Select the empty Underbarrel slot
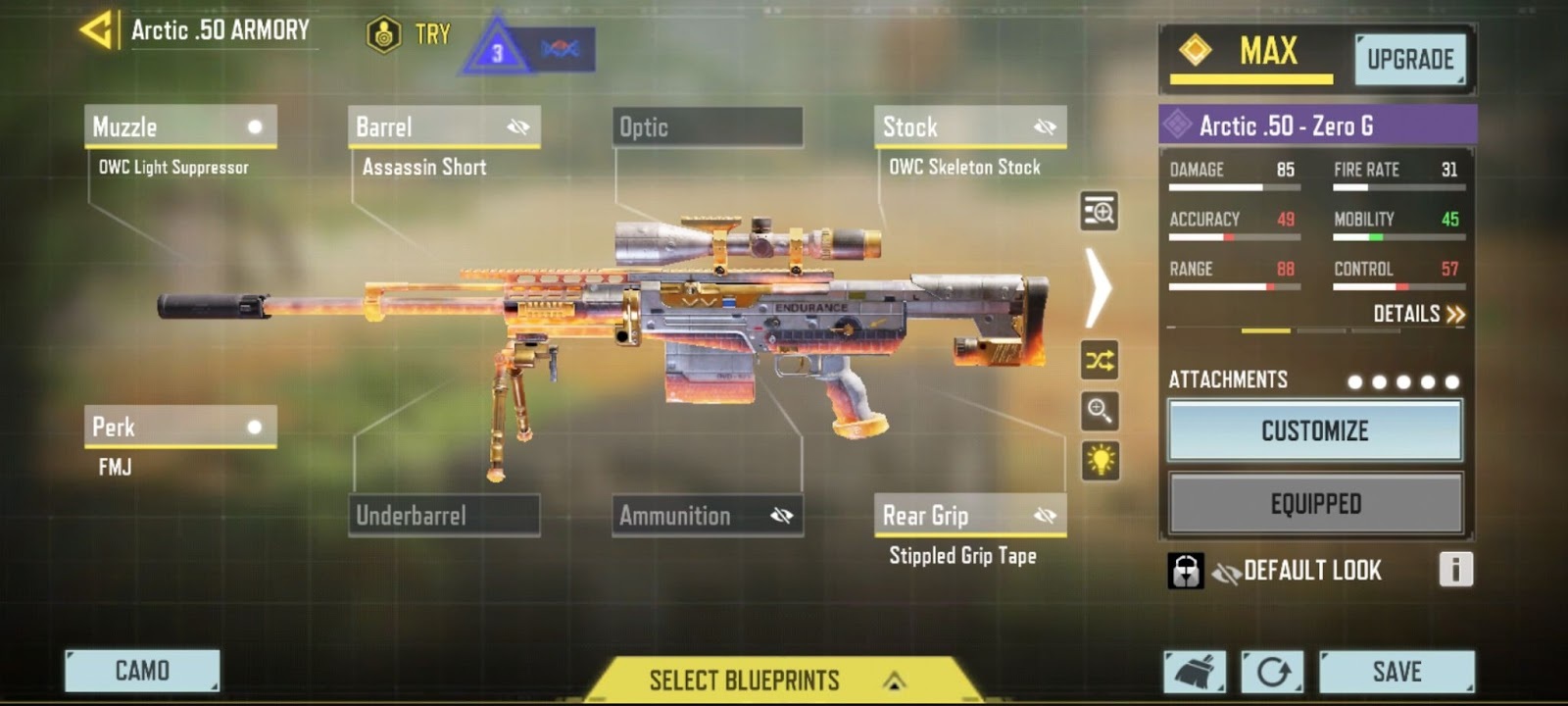The image size is (1568, 706). coord(444,516)
